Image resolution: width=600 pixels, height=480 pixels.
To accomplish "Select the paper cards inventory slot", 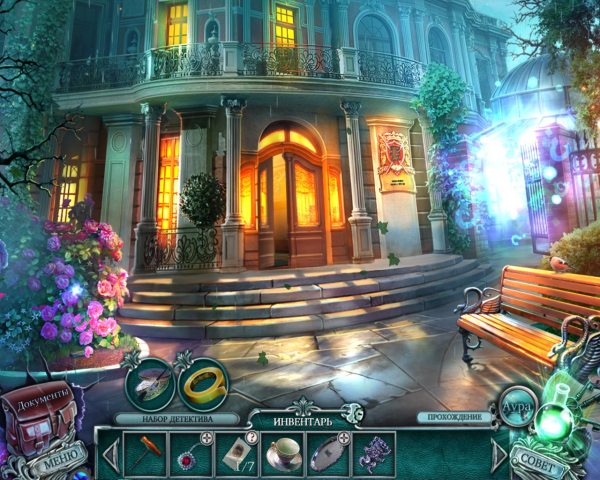I will (x=235, y=452).
